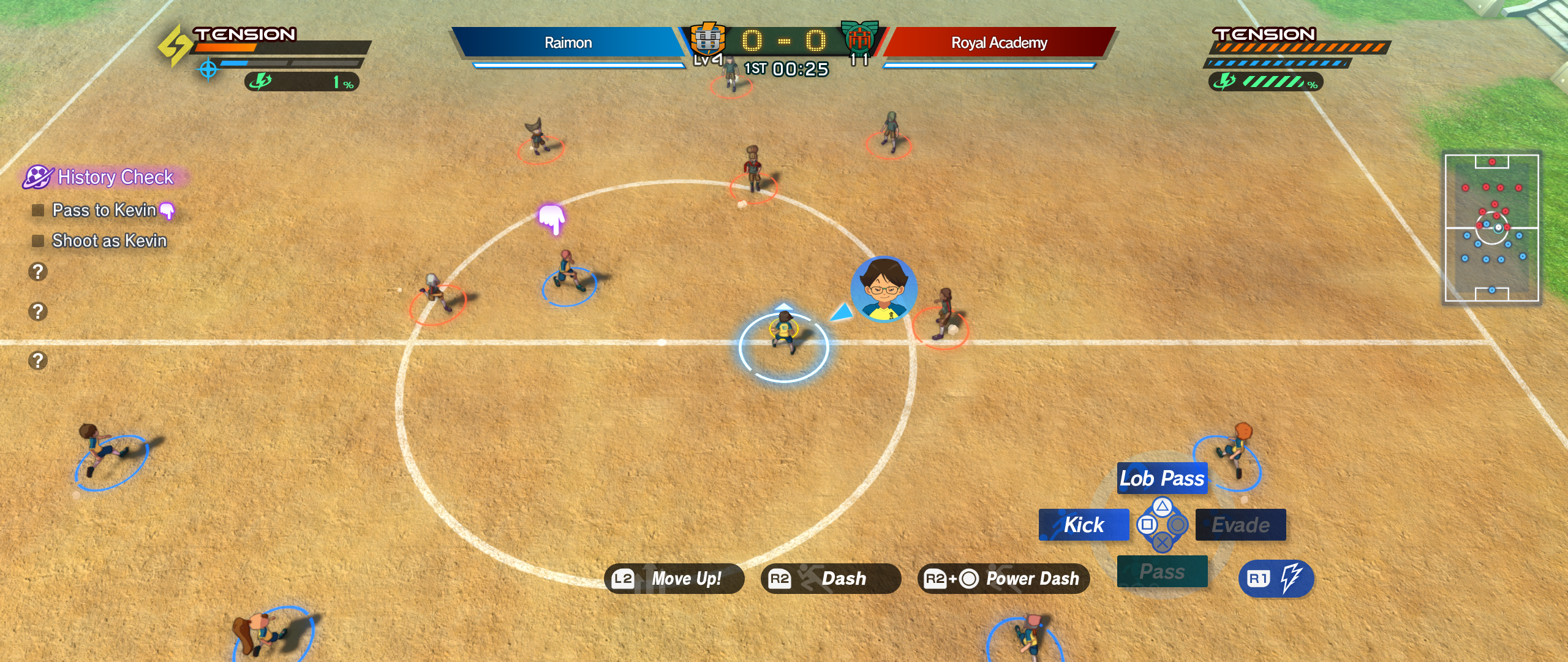1568x662 pixels.
Task: Activate the lightning bolt special move
Action: pos(1276,579)
